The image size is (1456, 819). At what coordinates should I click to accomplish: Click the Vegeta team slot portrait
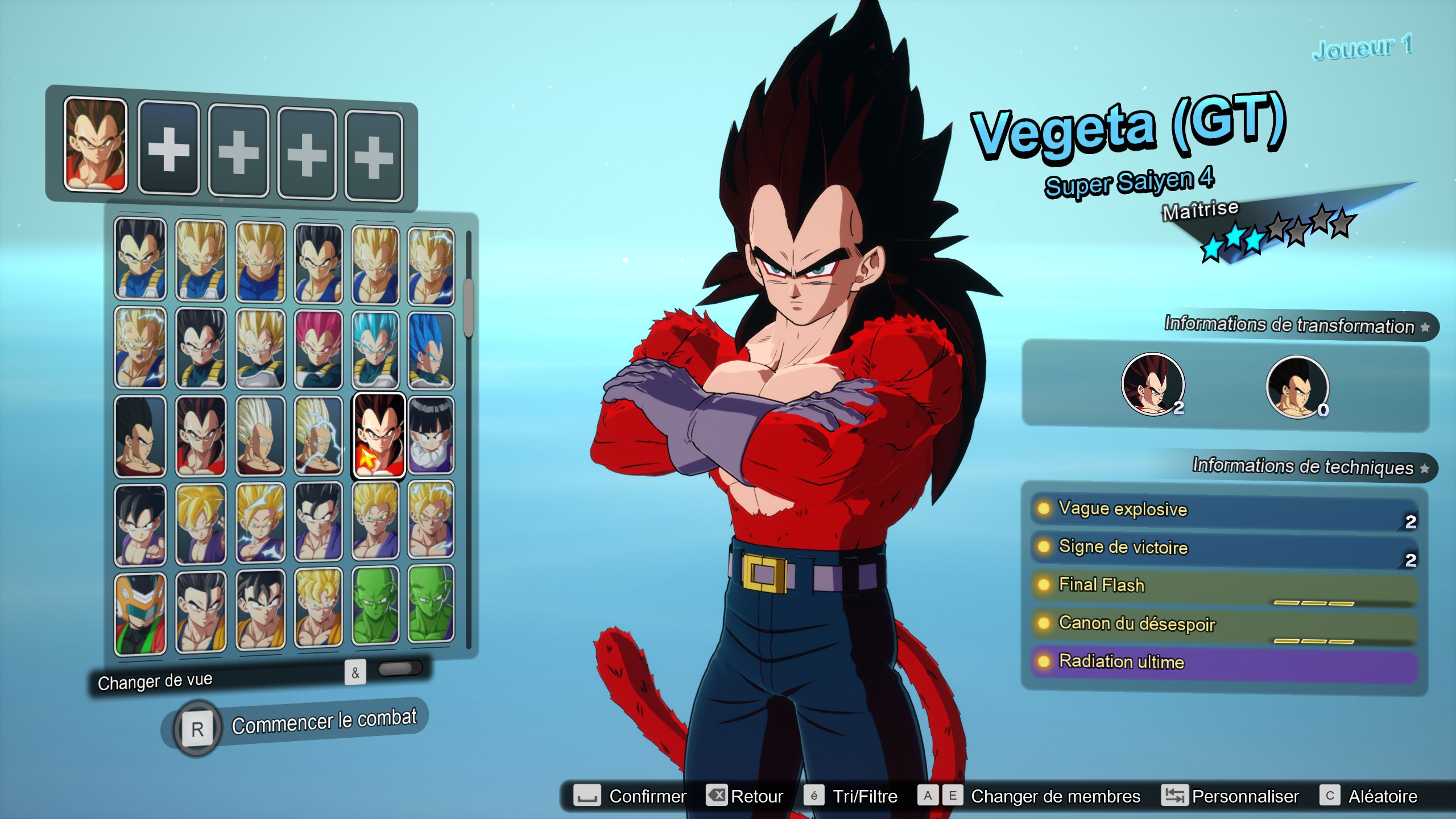coord(96,144)
